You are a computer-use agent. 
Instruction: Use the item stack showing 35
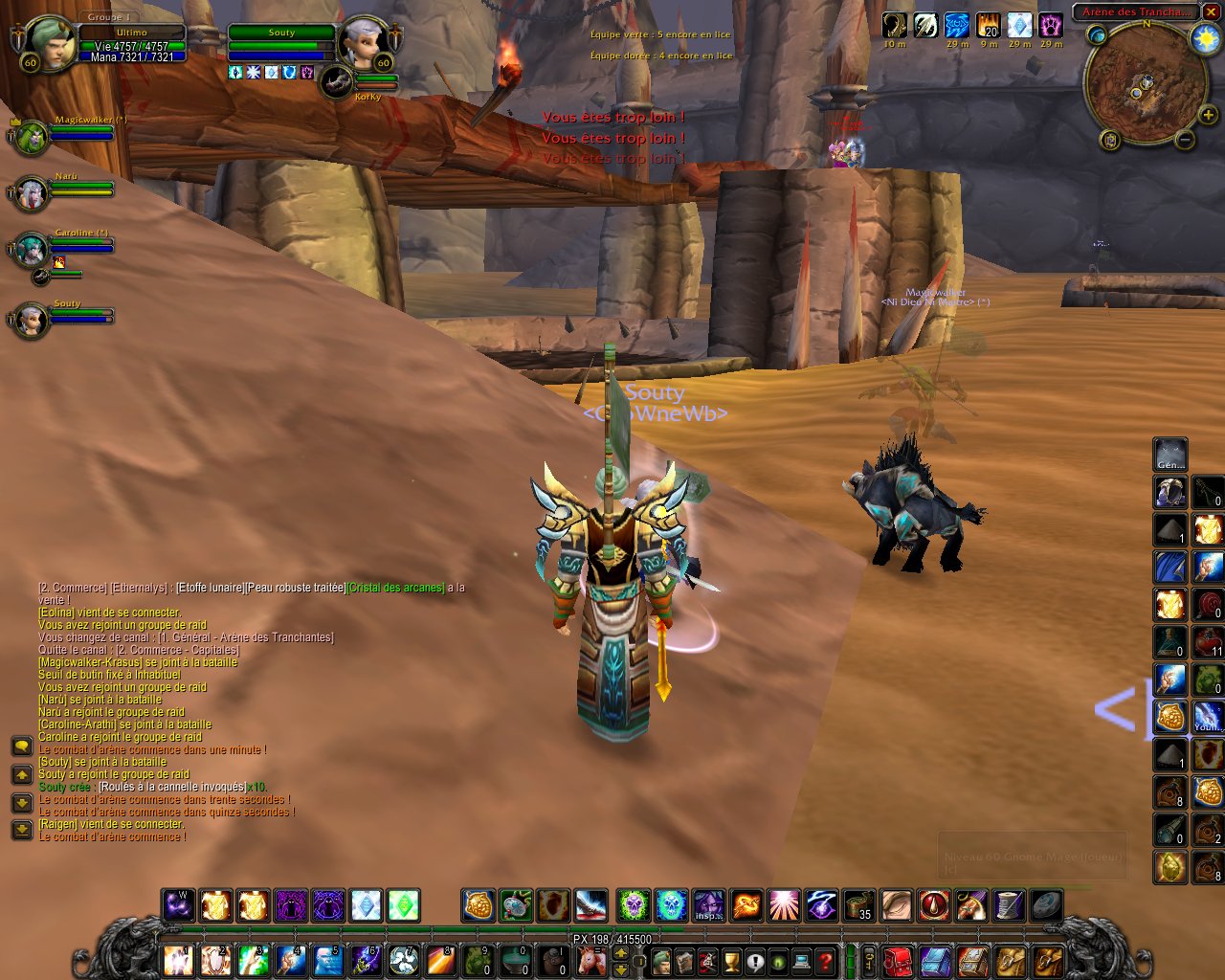pos(858,904)
